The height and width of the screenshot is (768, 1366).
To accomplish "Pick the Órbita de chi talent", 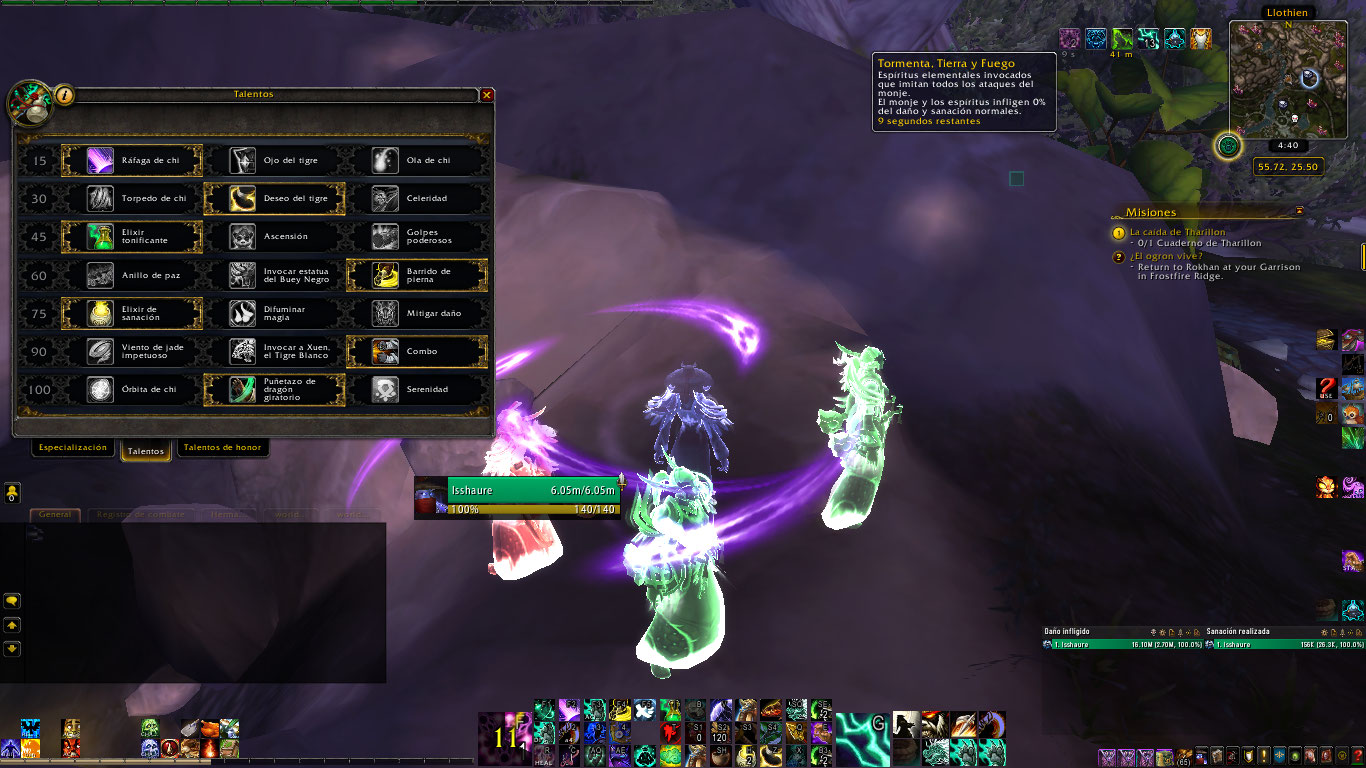I will 132,389.
